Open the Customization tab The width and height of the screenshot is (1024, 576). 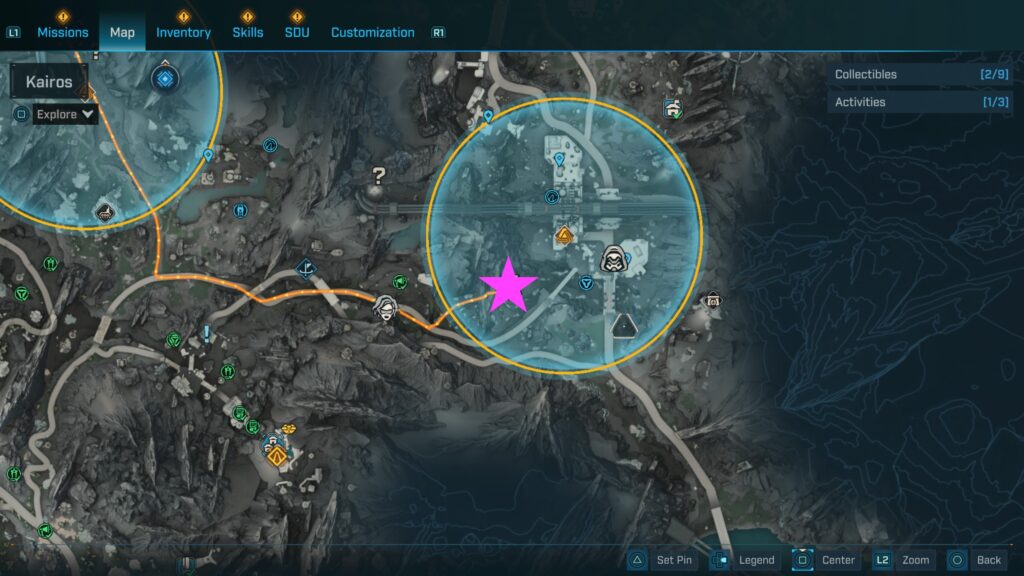372,32
